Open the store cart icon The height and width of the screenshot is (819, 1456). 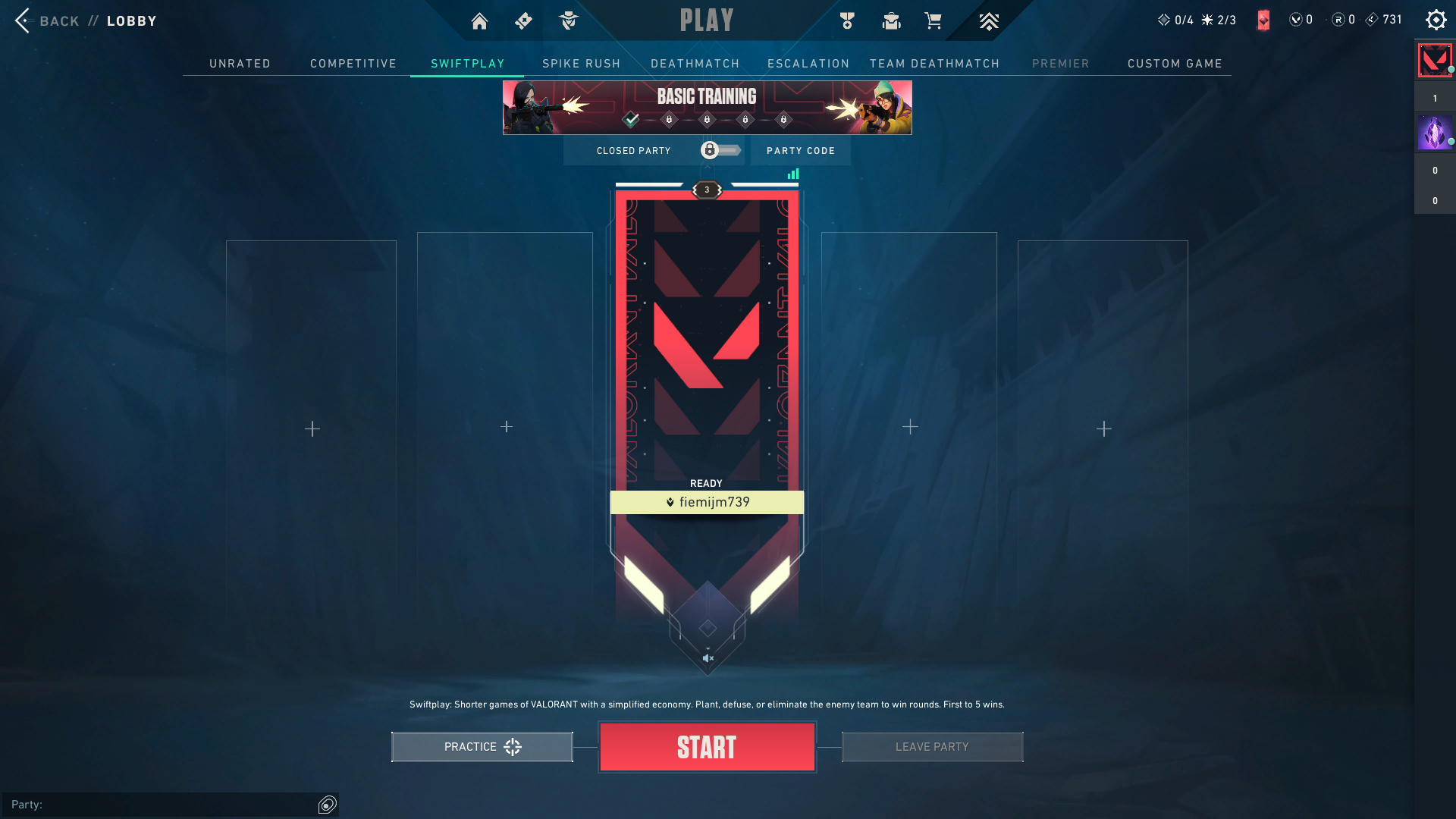coord(933,21)
